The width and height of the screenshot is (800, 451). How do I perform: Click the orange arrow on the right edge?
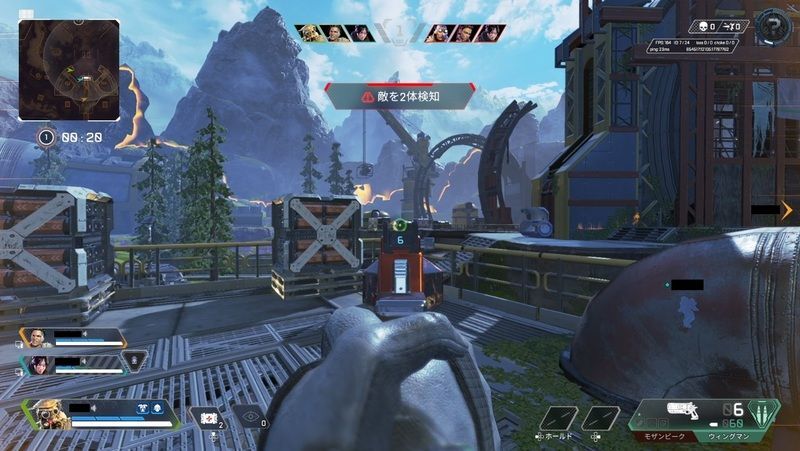[x=786, y=210]
